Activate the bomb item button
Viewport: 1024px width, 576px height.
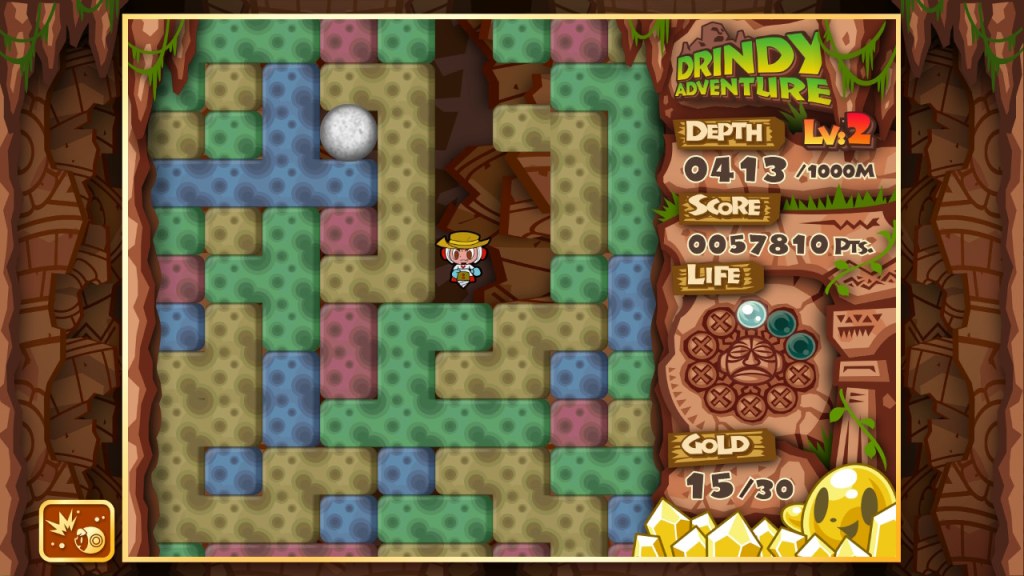click(x=76, y=530)
